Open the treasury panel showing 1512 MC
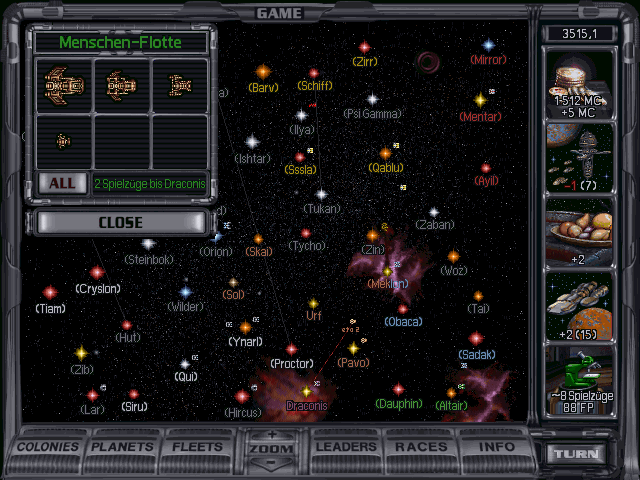 579,81
